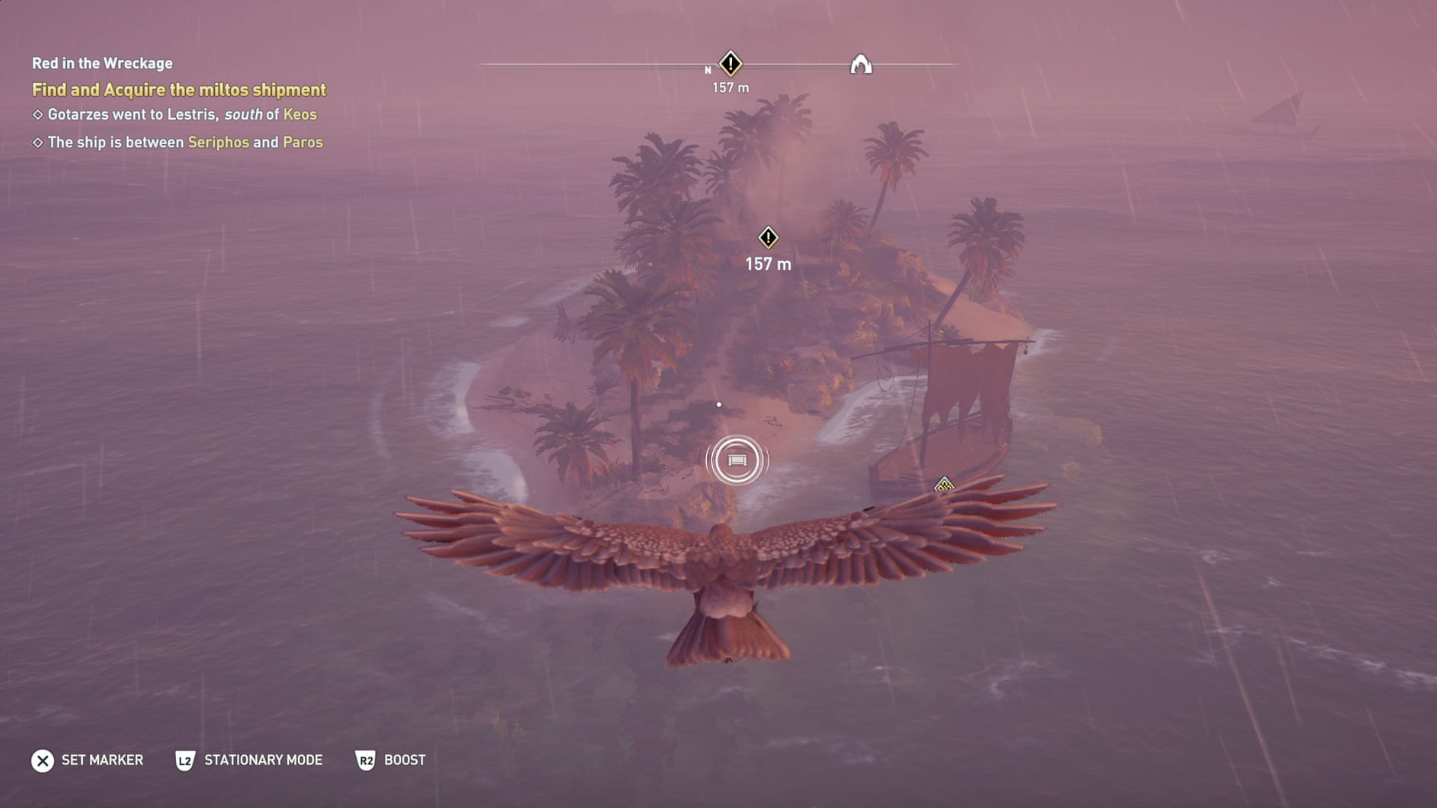Viewport: 1437px width, 808px height.
Task: Click the miltos shipment objective text
Action: click(179, 90)
